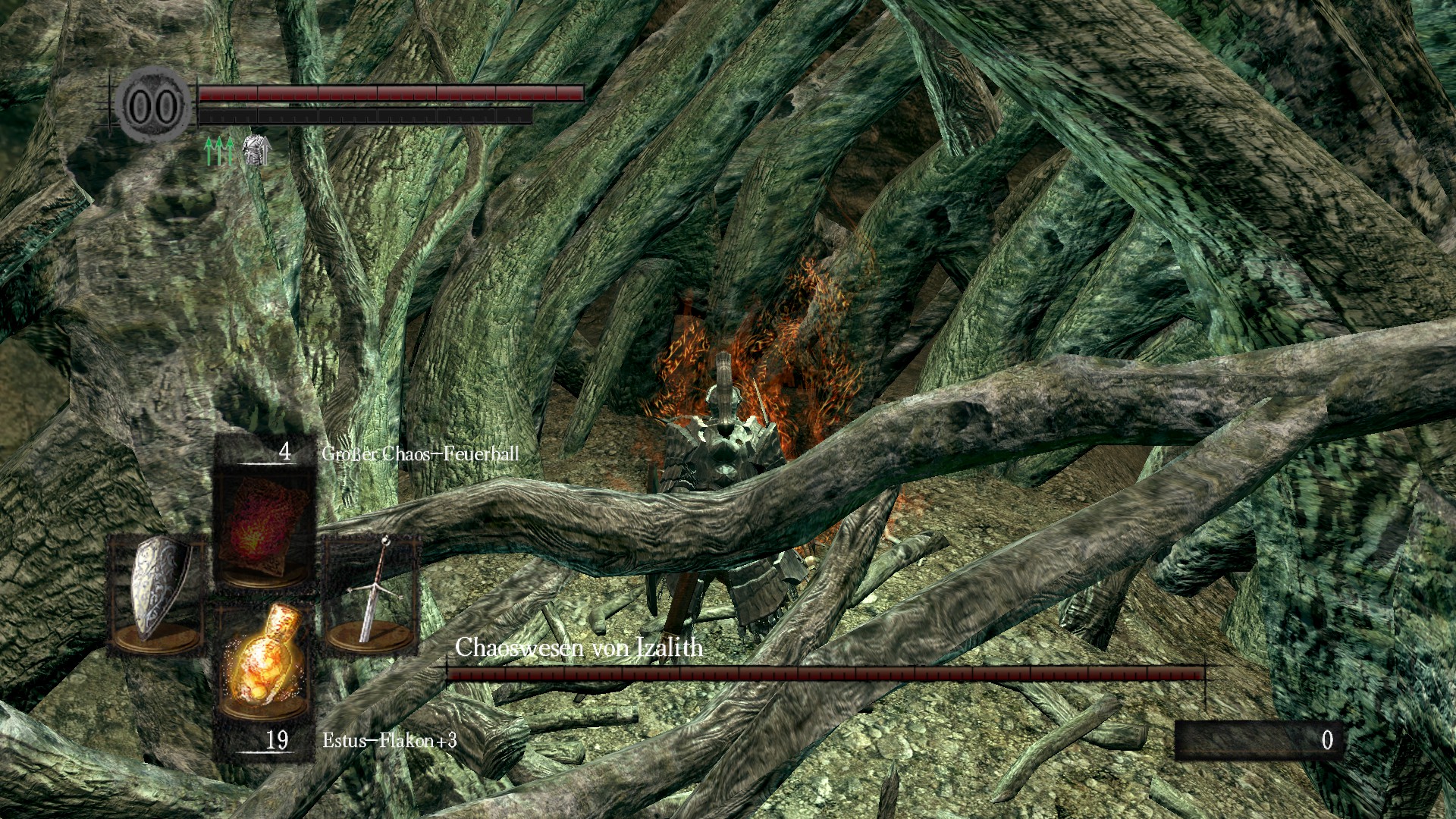Image resolution: width=1456 pixels, height=819 pixels.
Task: Click the armor status effect icon
Action: pos(256,150)
